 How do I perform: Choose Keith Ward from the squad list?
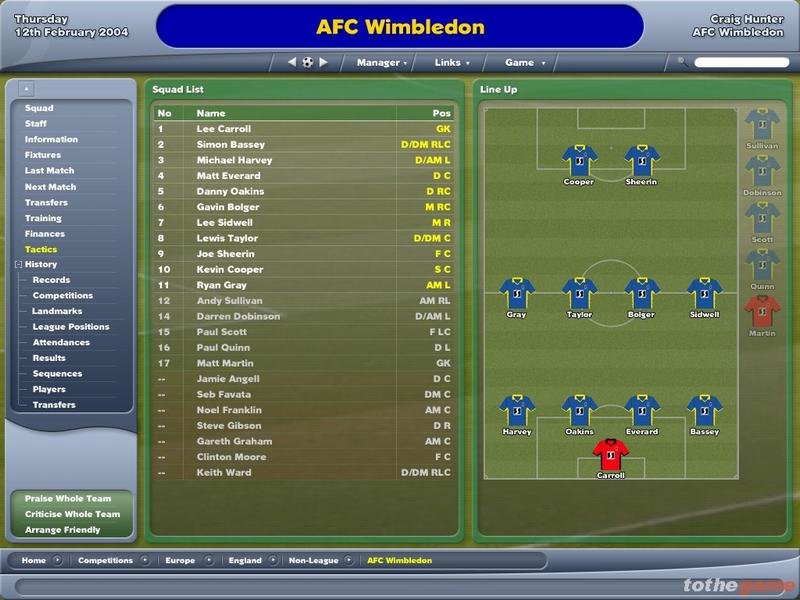pyautogui.click(x=224, y=473)
